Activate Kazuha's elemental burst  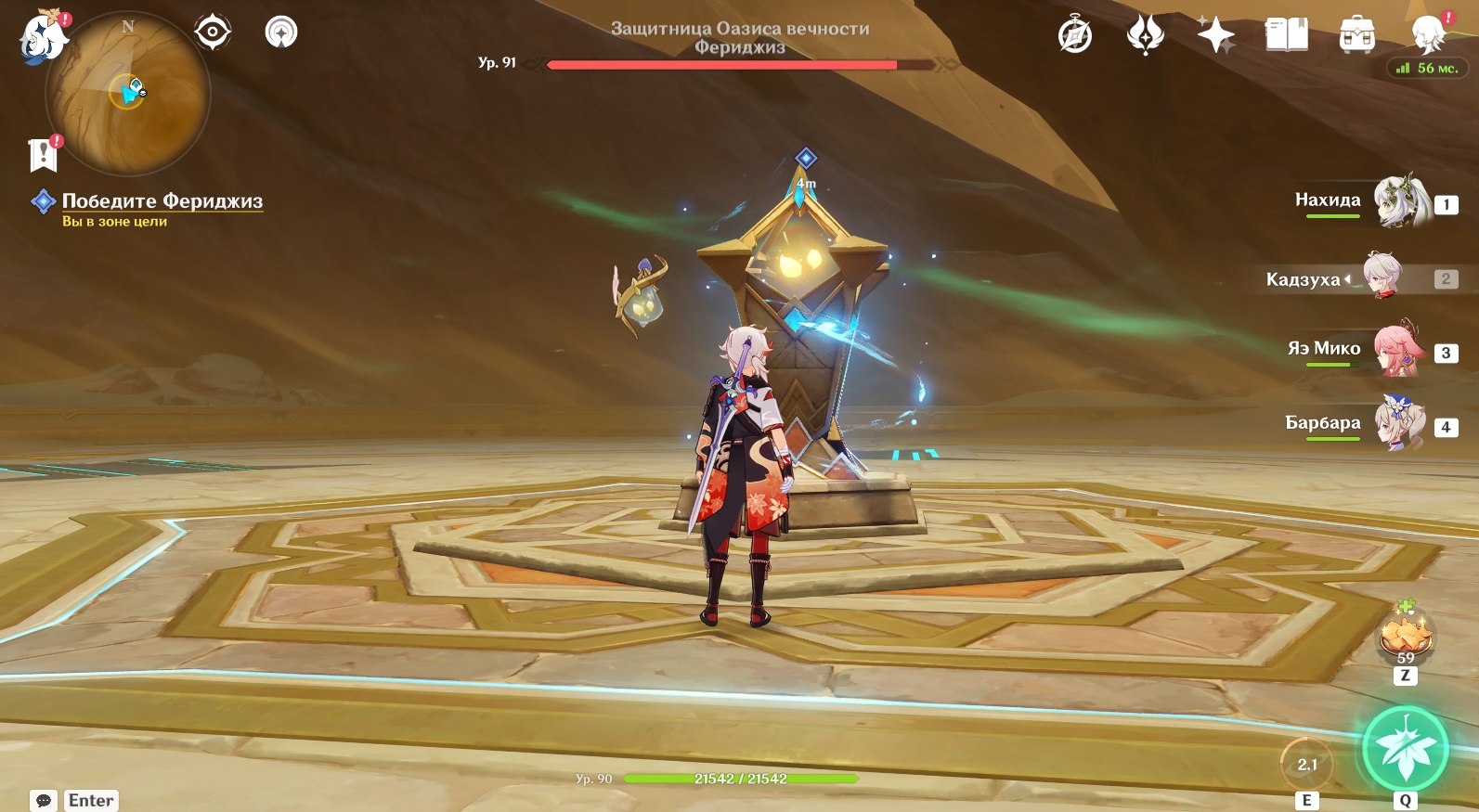[1405, 750]
